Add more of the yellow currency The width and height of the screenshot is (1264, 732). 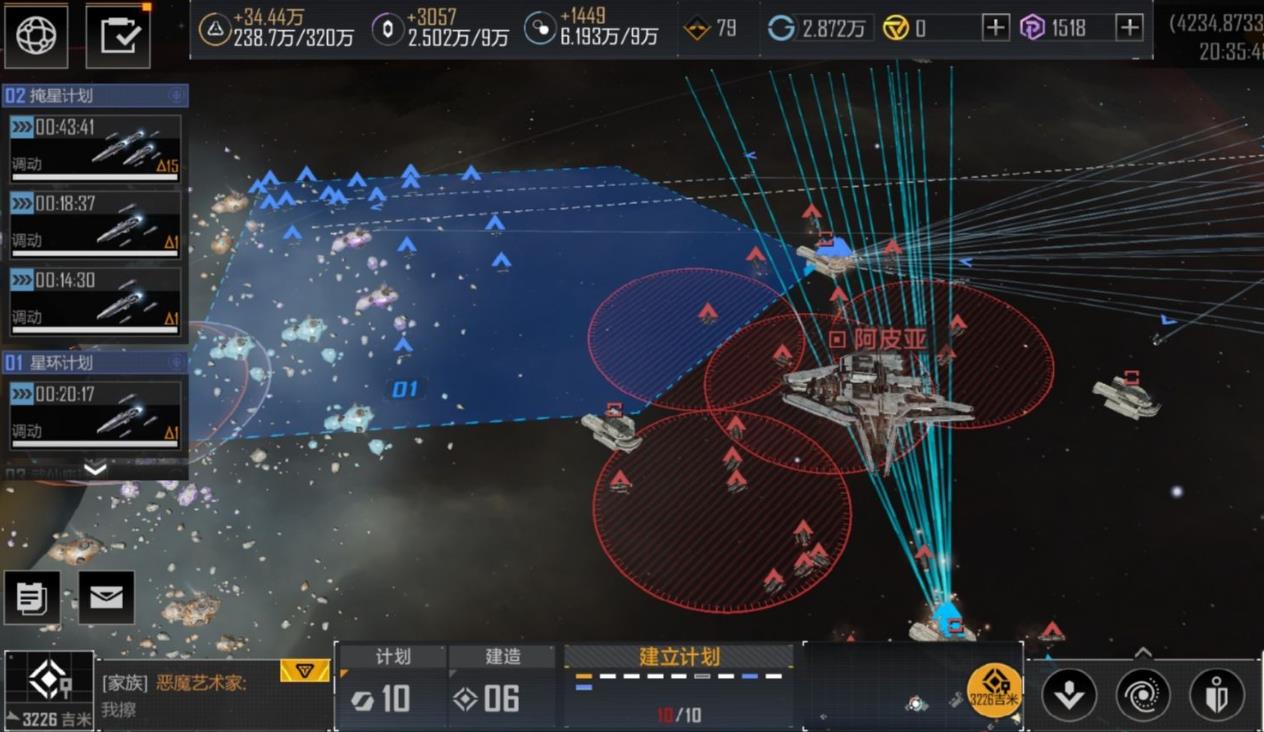995,28
